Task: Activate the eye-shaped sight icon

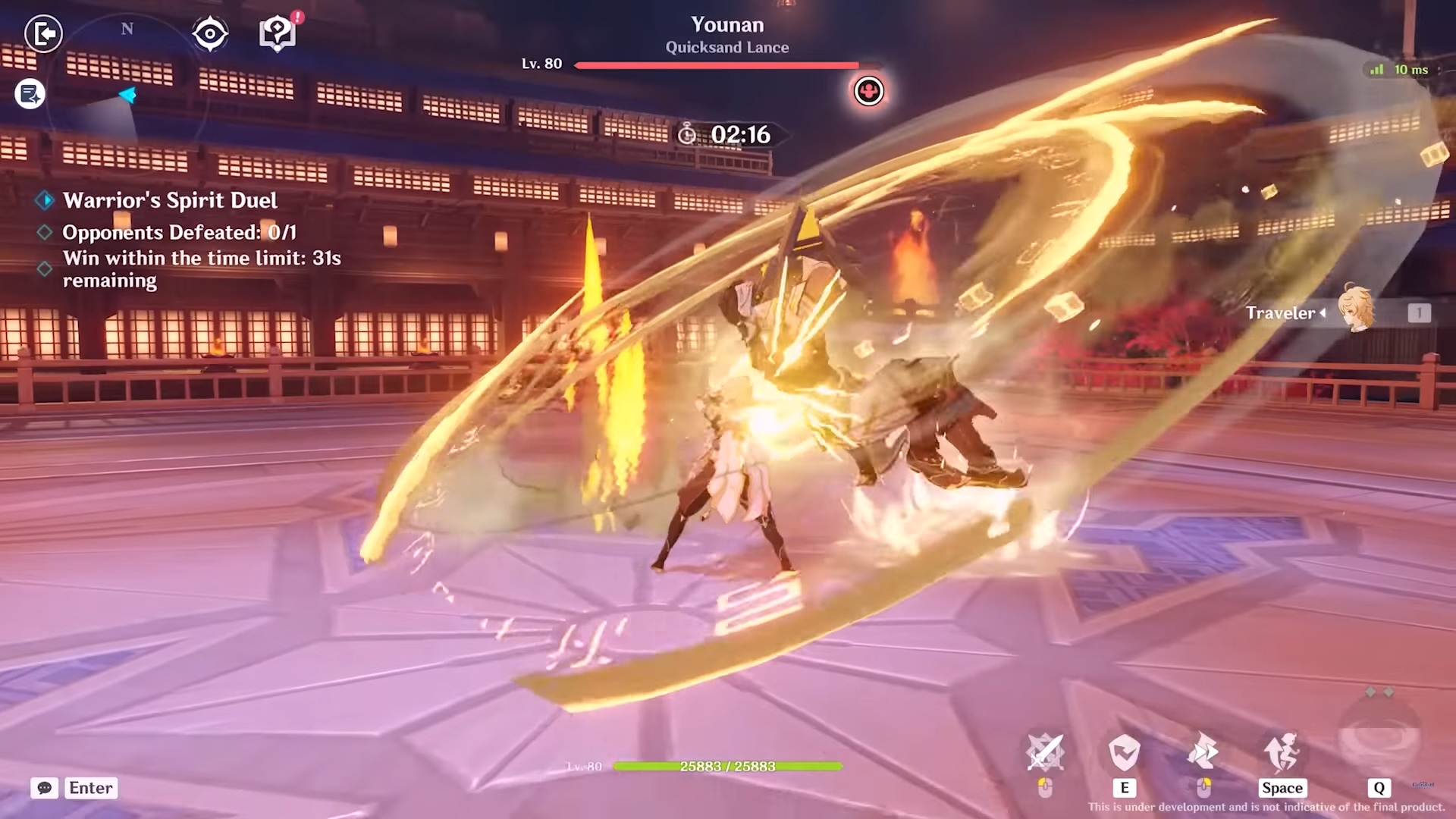Action: click(210, 34)
